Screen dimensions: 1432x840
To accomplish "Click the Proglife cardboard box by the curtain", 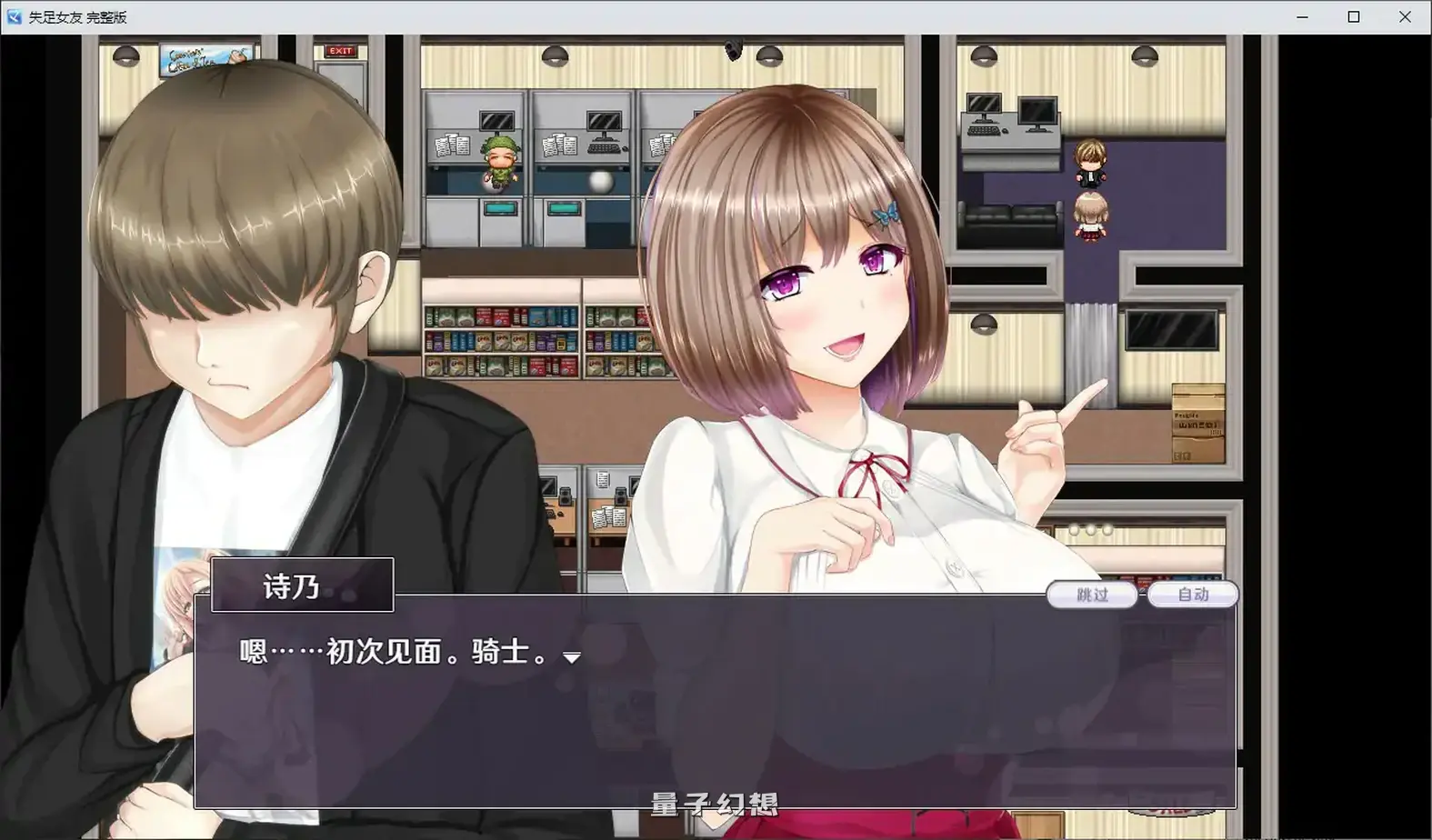I will [1197, 418].
